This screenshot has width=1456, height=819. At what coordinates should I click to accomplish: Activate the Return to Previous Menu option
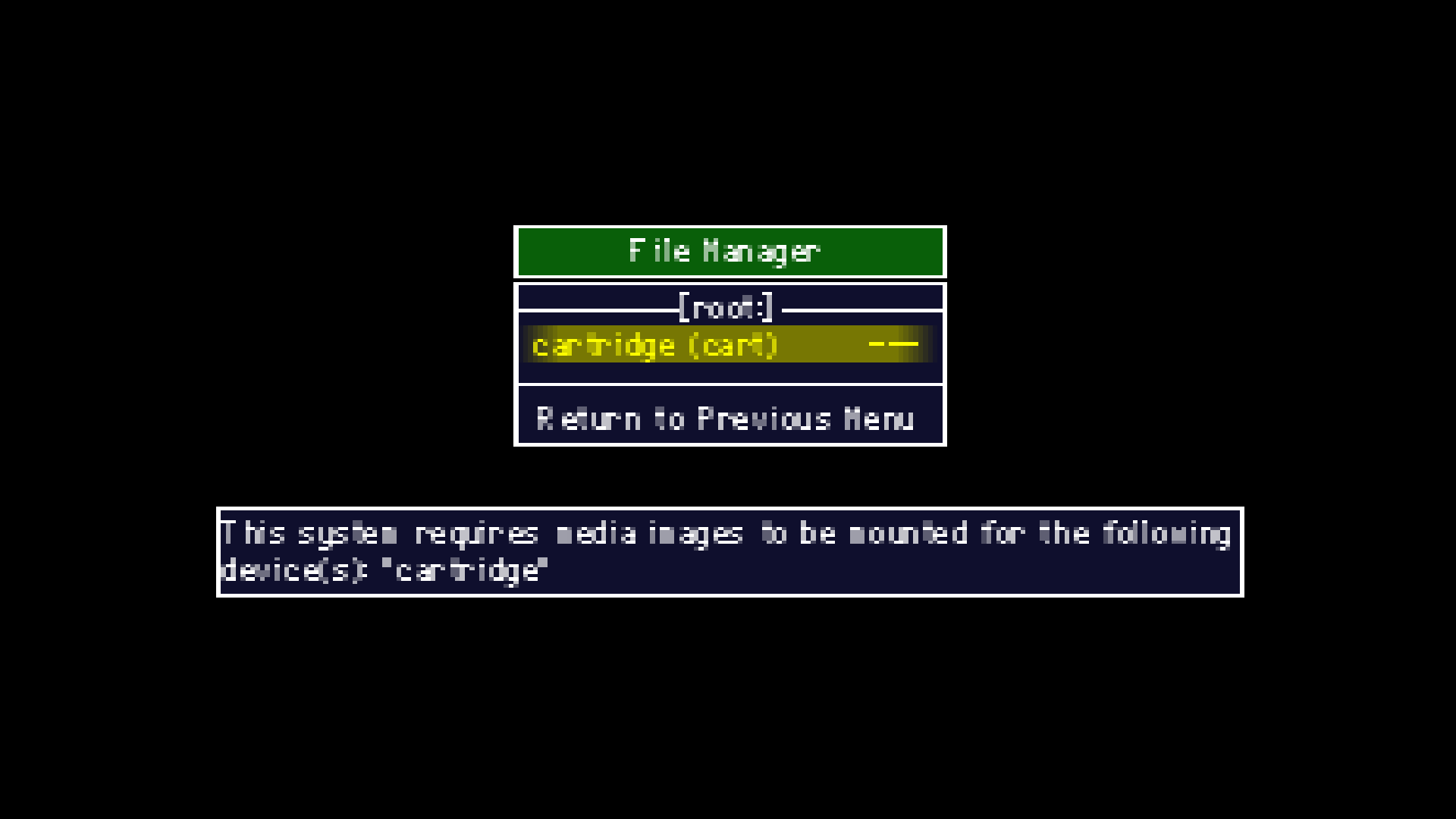pos(724,418)
